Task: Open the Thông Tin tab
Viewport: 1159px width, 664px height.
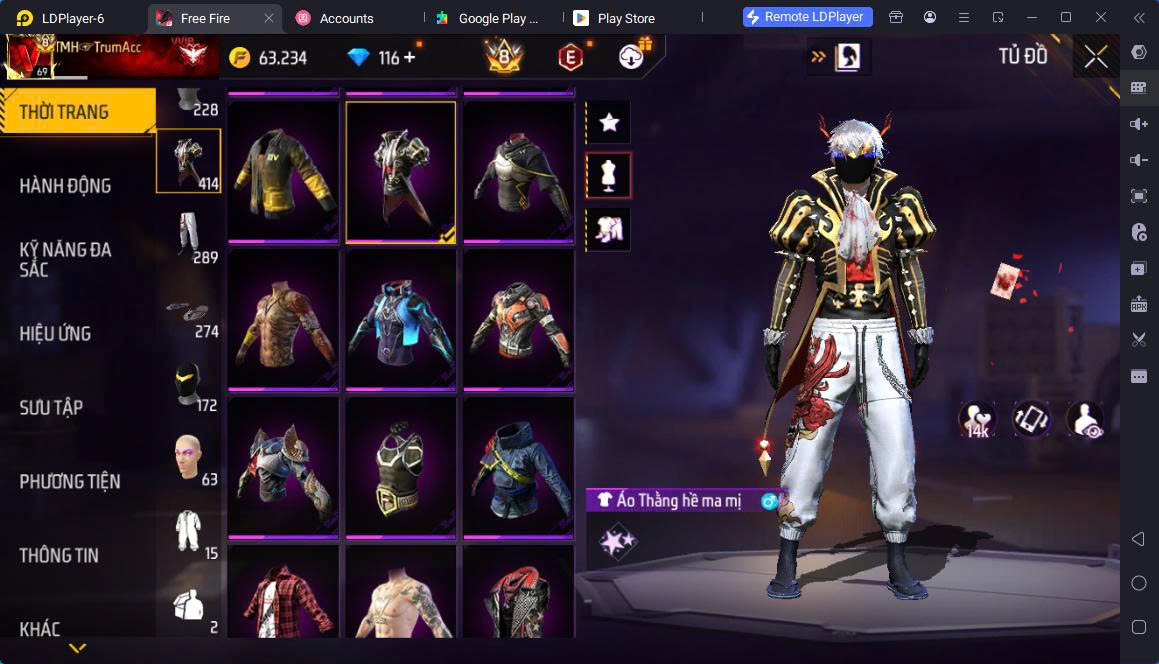Action: (x=59, y=555)
